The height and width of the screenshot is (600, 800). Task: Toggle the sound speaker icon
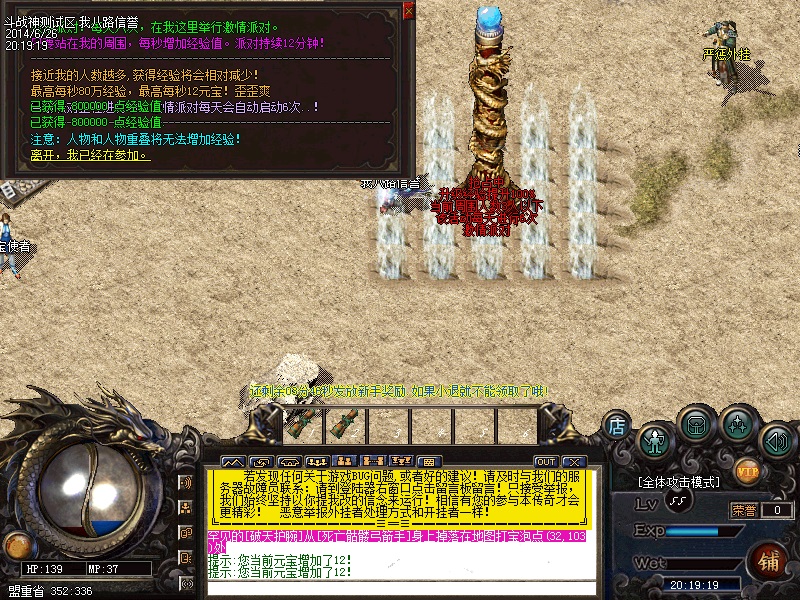point(776,440)
